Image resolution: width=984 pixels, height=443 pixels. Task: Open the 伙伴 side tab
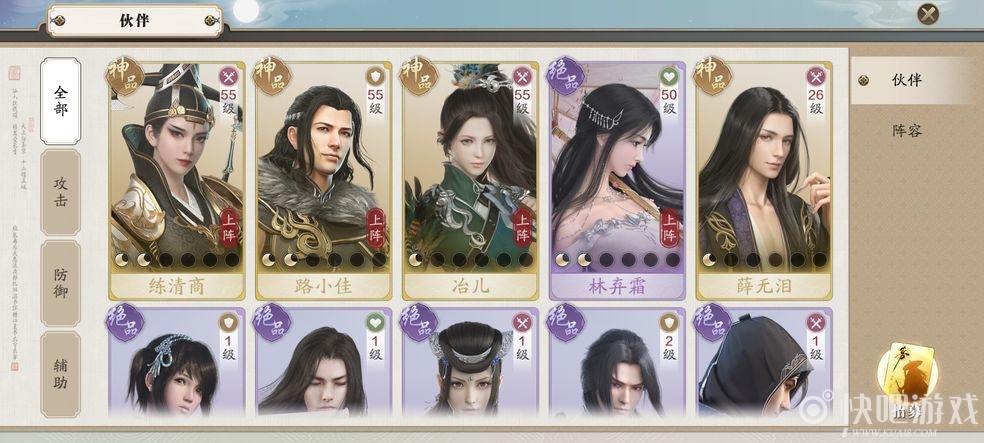tap(907, 81)
